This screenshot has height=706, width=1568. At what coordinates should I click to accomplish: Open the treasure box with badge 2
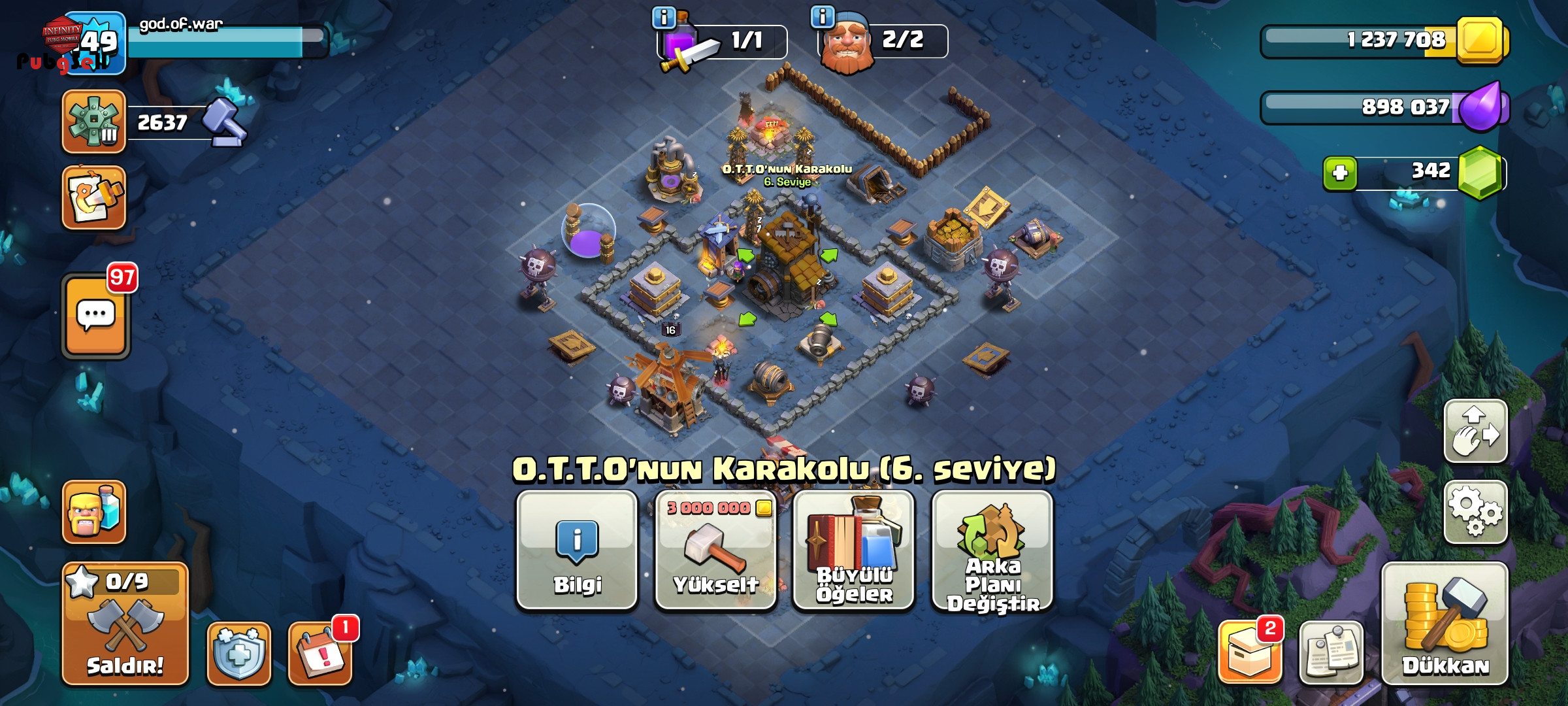point(1249,652)
